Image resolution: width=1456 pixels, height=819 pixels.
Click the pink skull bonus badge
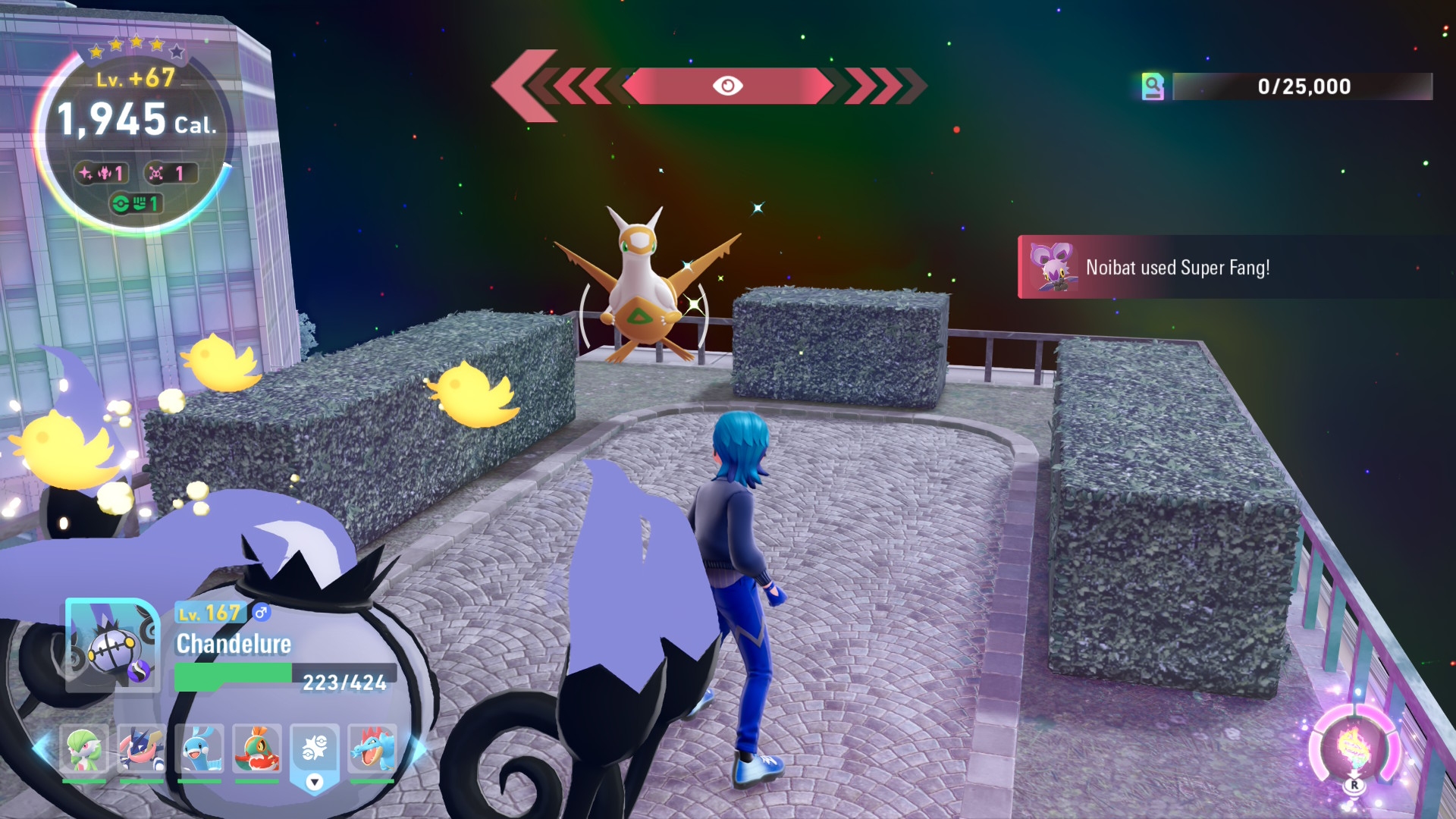(170, 174)
